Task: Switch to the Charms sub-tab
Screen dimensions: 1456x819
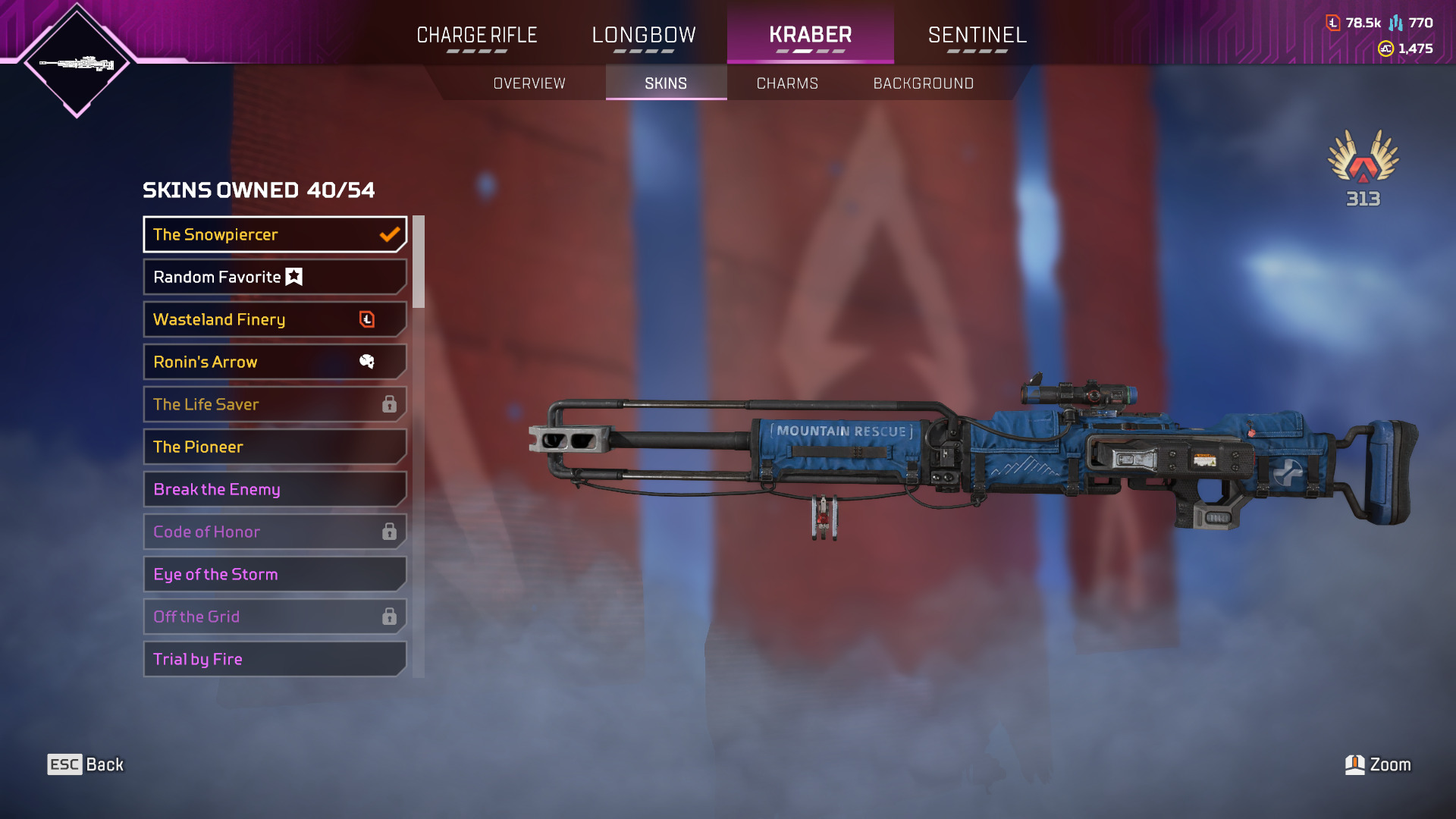Action: point(787,83)
